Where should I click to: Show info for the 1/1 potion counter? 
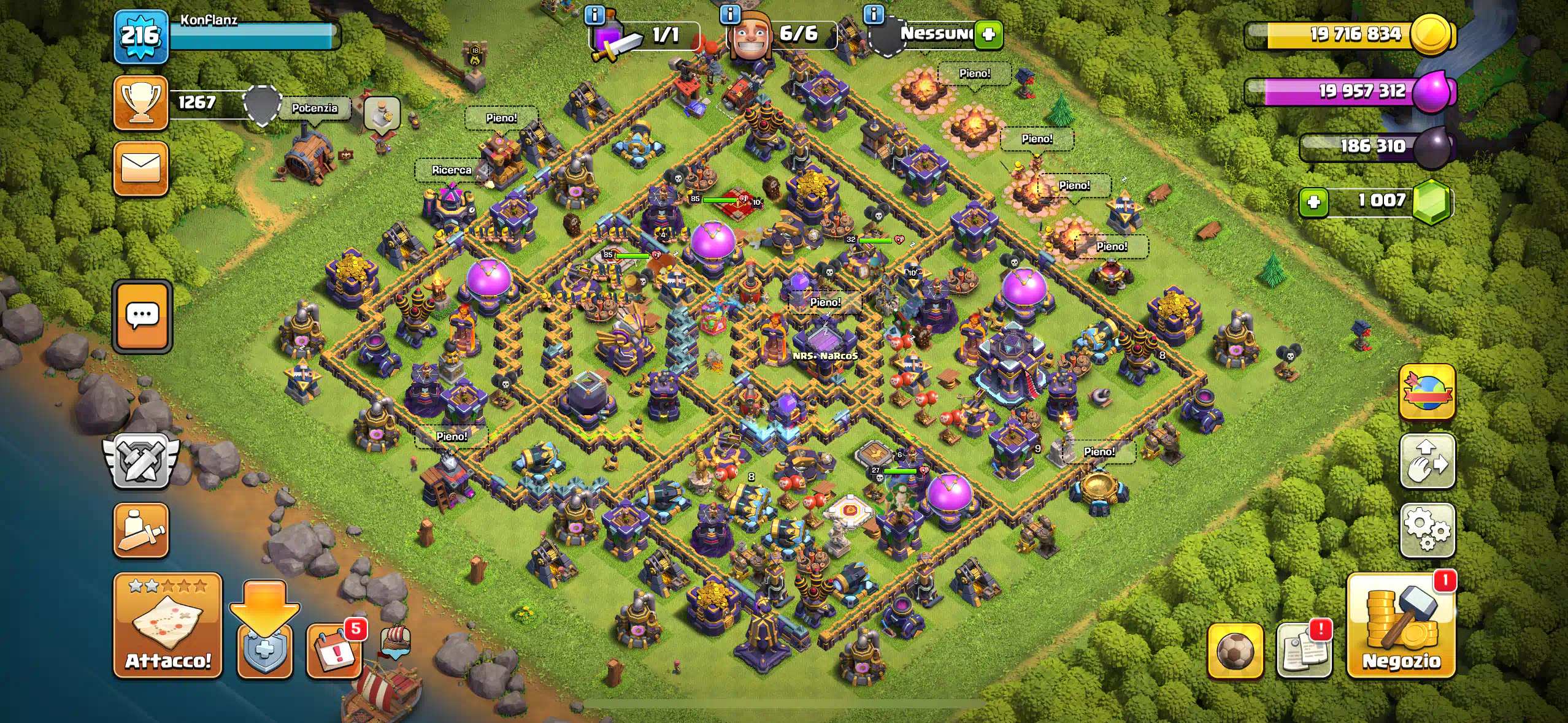tap(594, 15)
